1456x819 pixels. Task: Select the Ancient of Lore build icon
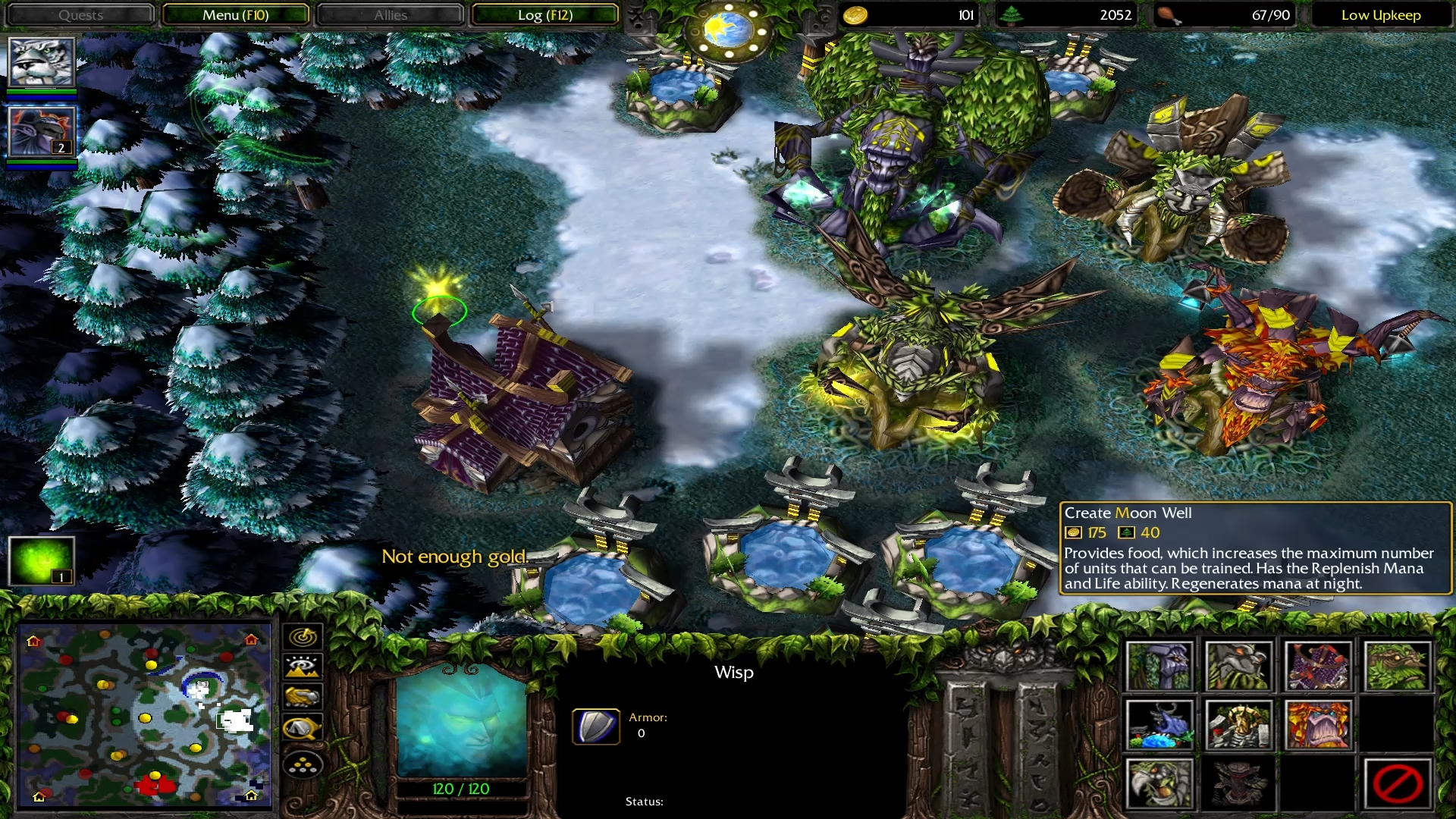coord(1317,725)
